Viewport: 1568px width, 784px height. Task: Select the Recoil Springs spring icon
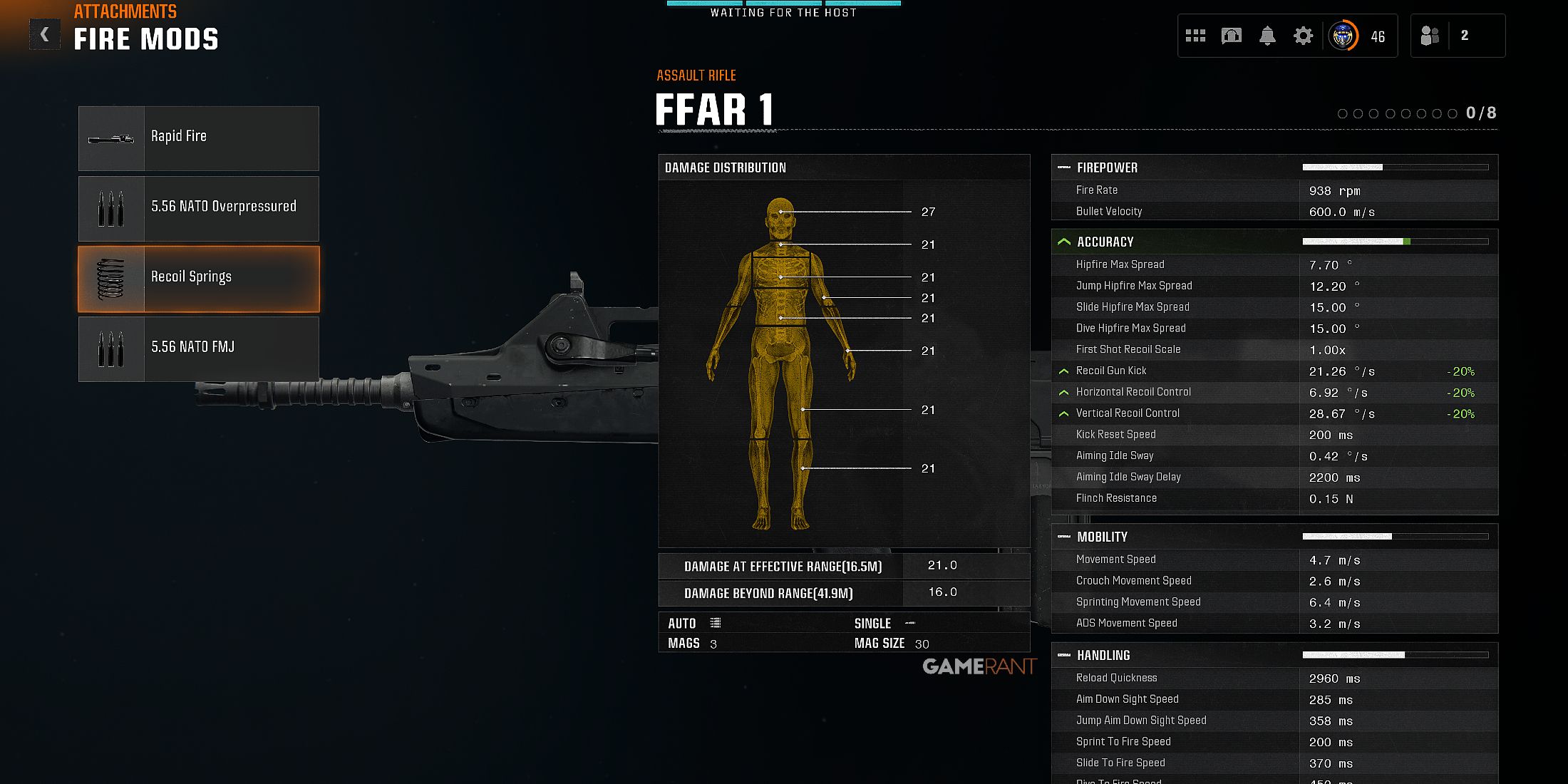[113, 278]
